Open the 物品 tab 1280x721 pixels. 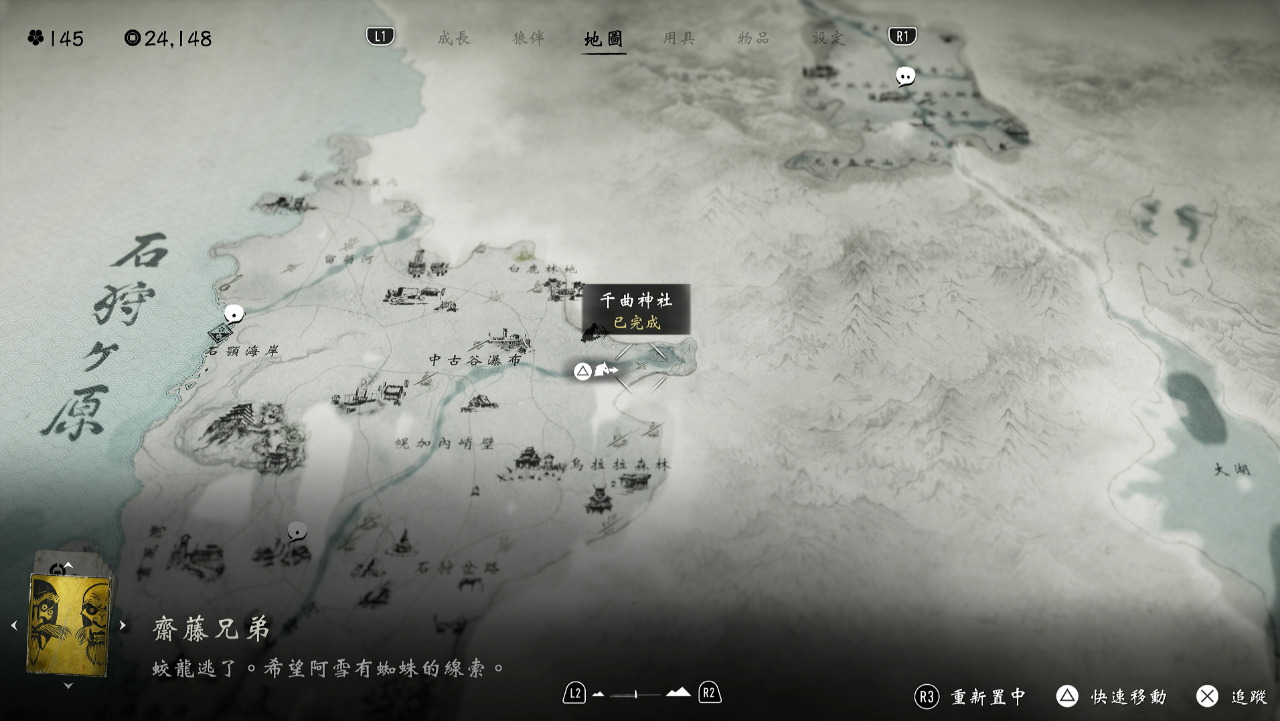pyautogui.click(x=753, y=39)
